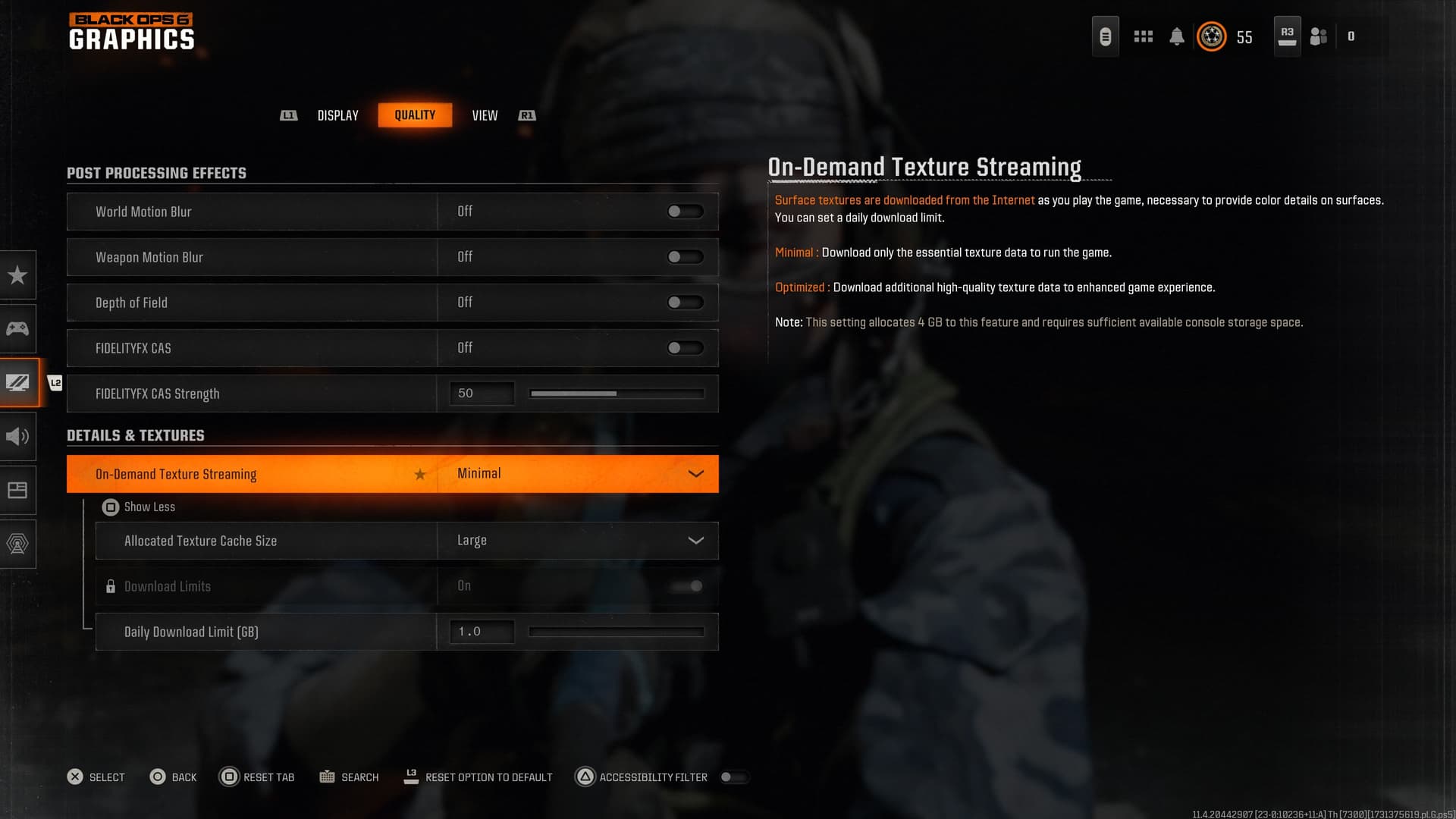Click the Graphics monitor icon in sidebar
The width and height of the screenshot is (1456, 819).
[18, 382]
